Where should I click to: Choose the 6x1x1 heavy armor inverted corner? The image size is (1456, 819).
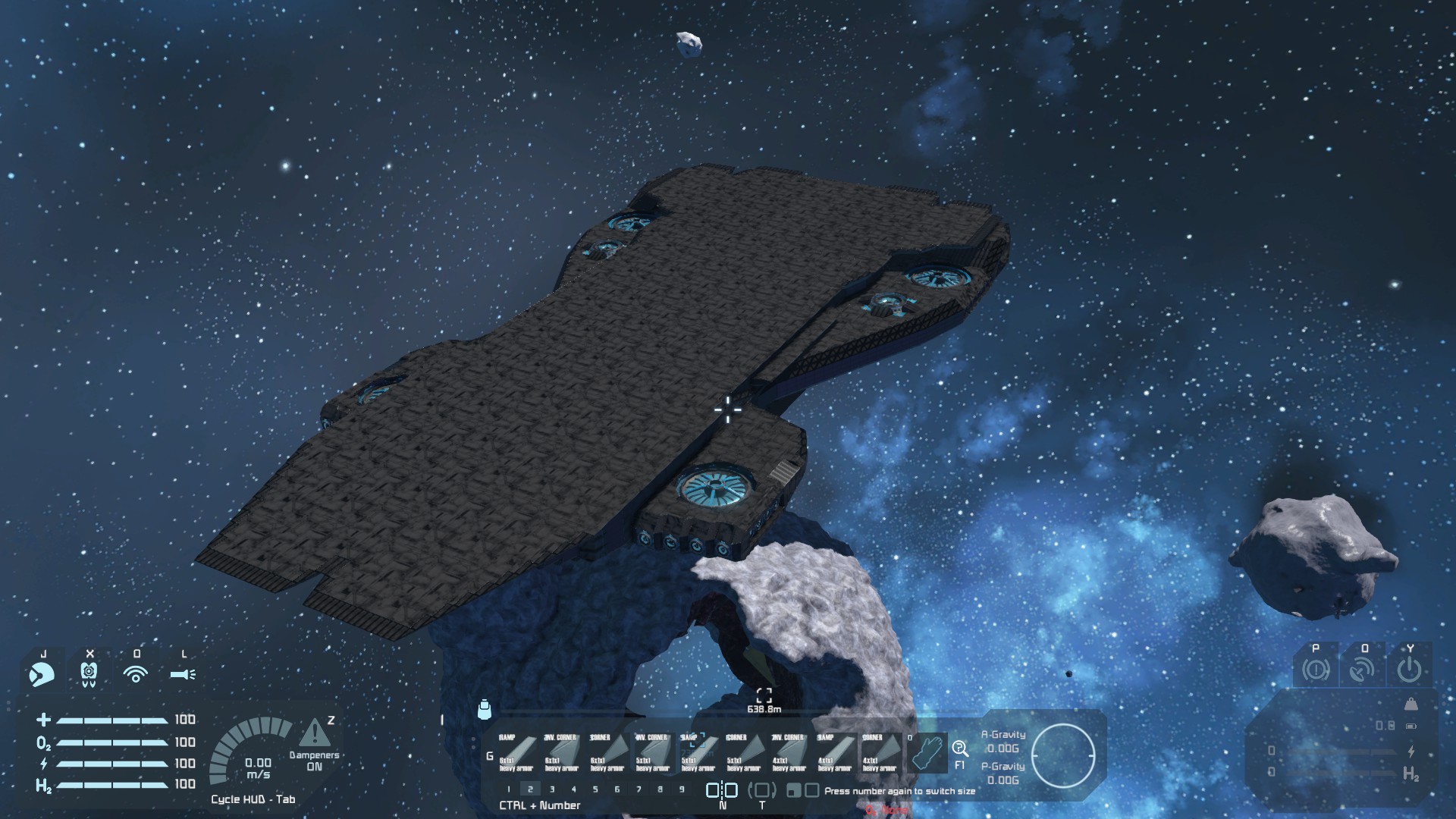pos(561,752)
